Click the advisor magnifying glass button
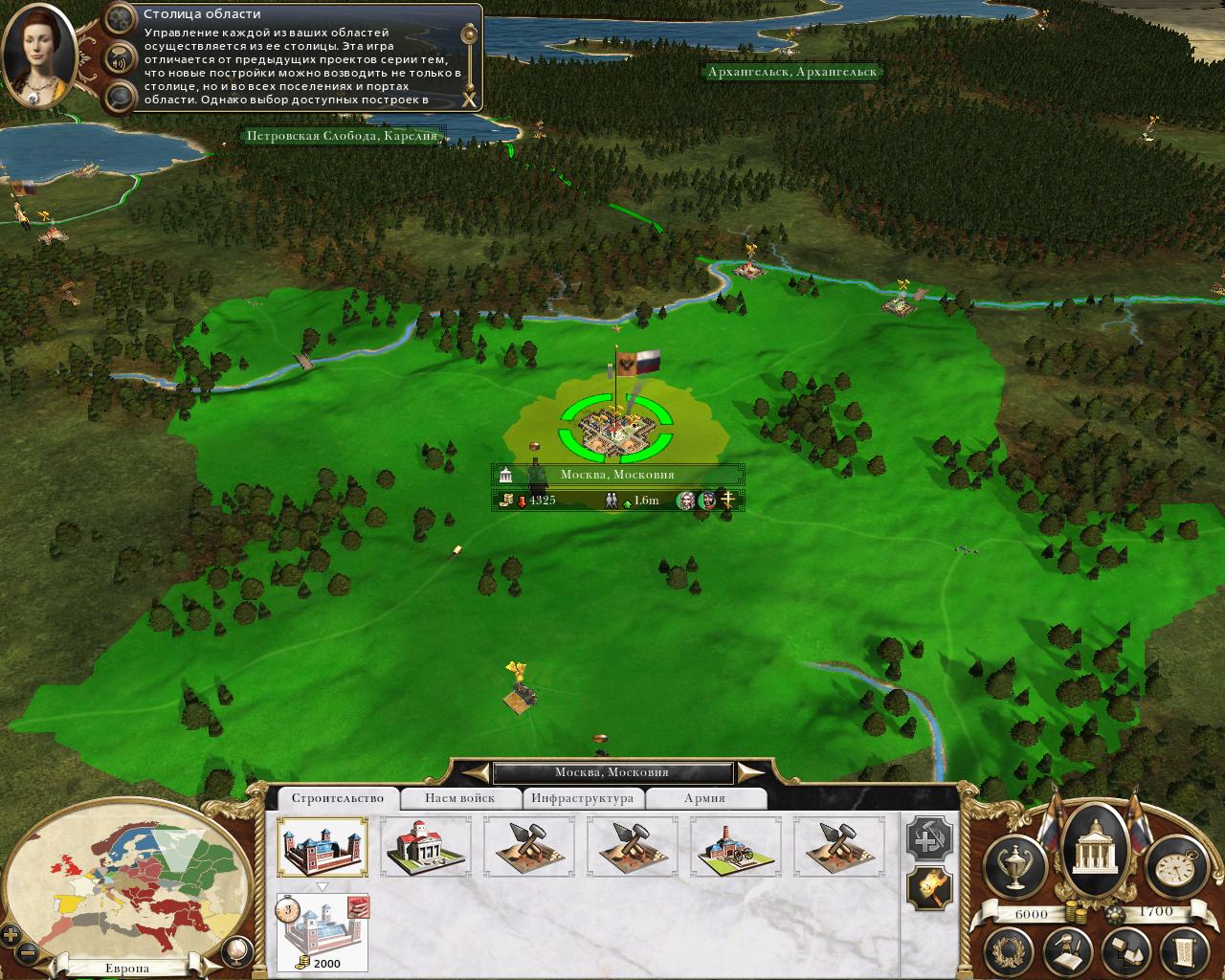 (120, 97)
